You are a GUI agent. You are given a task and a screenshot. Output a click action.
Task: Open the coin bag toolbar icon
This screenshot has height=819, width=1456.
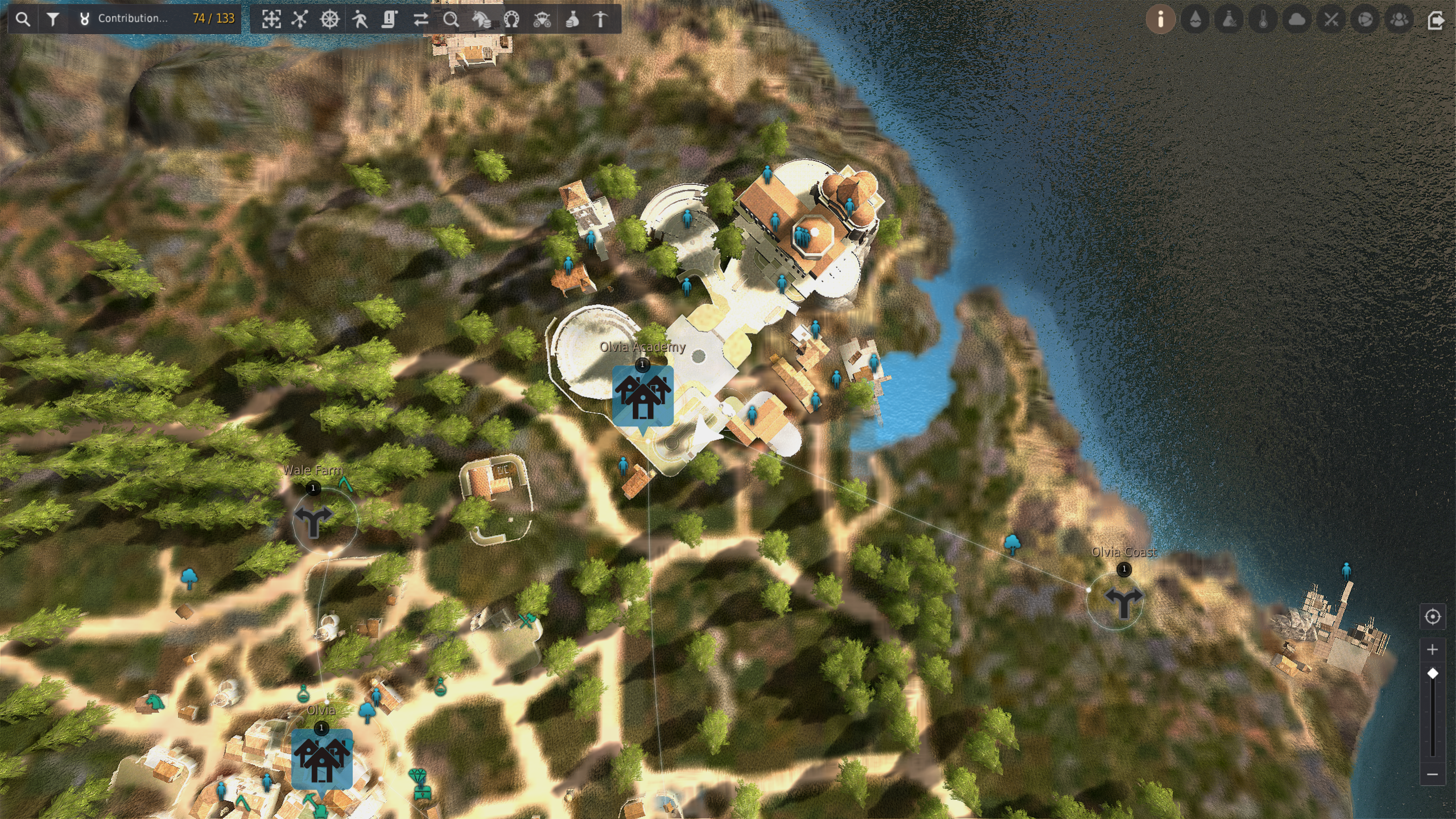pyautogui.click(x=572, y=19)
